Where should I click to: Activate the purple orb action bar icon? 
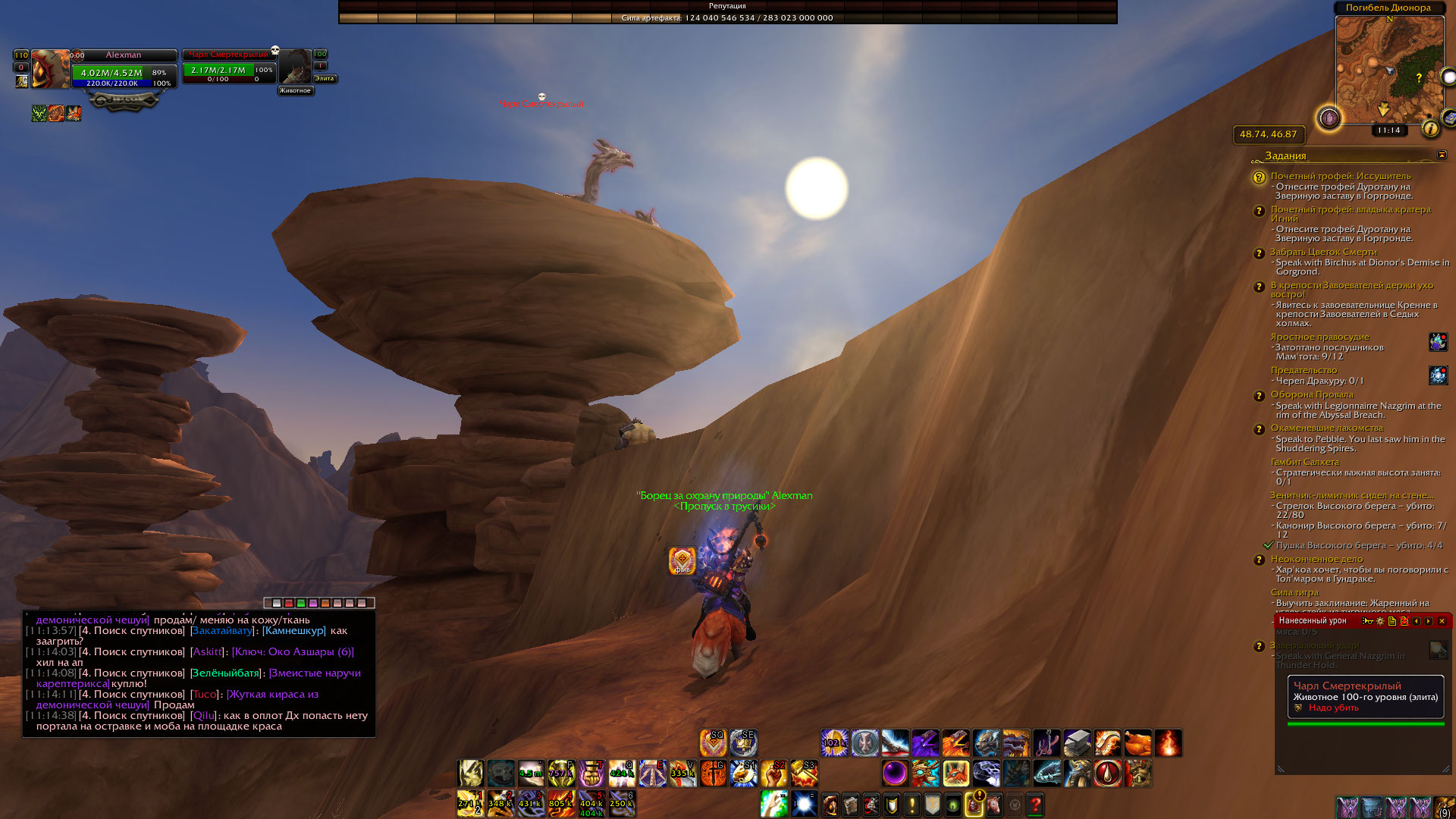click(895, 773)
